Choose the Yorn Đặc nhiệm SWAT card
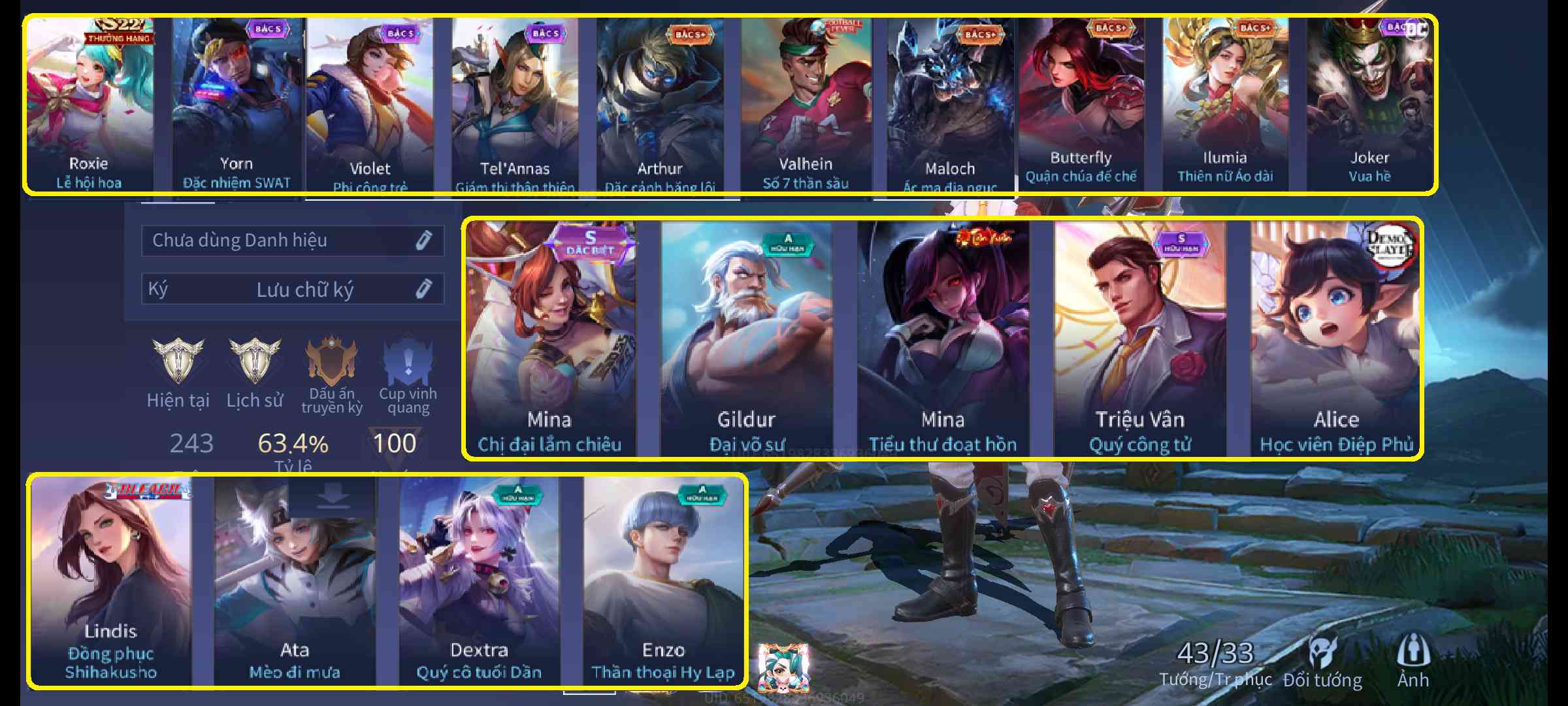Viewport: 1568px width, 706px height. pyautogui.click(x=237, y=105)
